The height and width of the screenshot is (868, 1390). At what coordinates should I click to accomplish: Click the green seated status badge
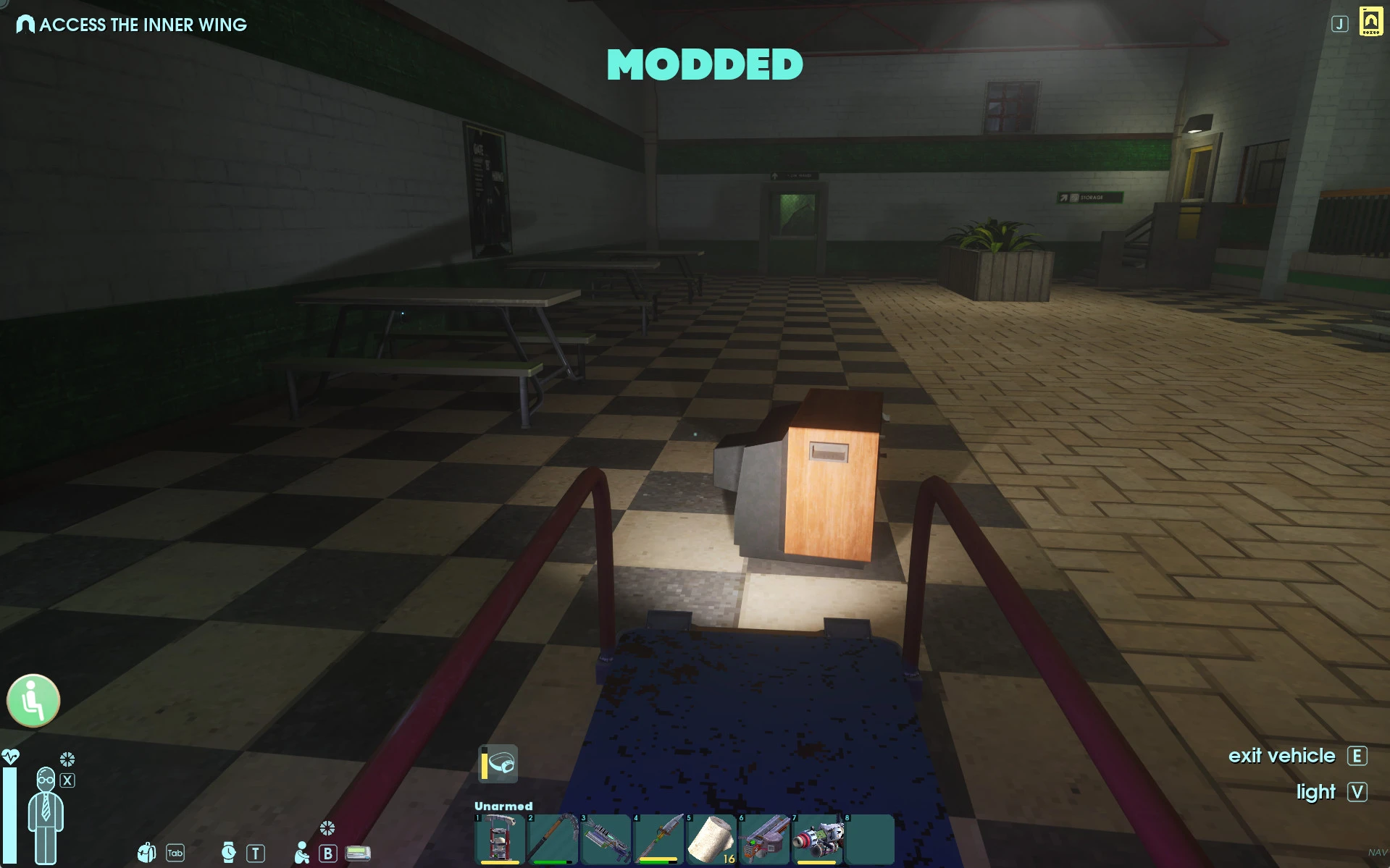(x=33, y=700)
